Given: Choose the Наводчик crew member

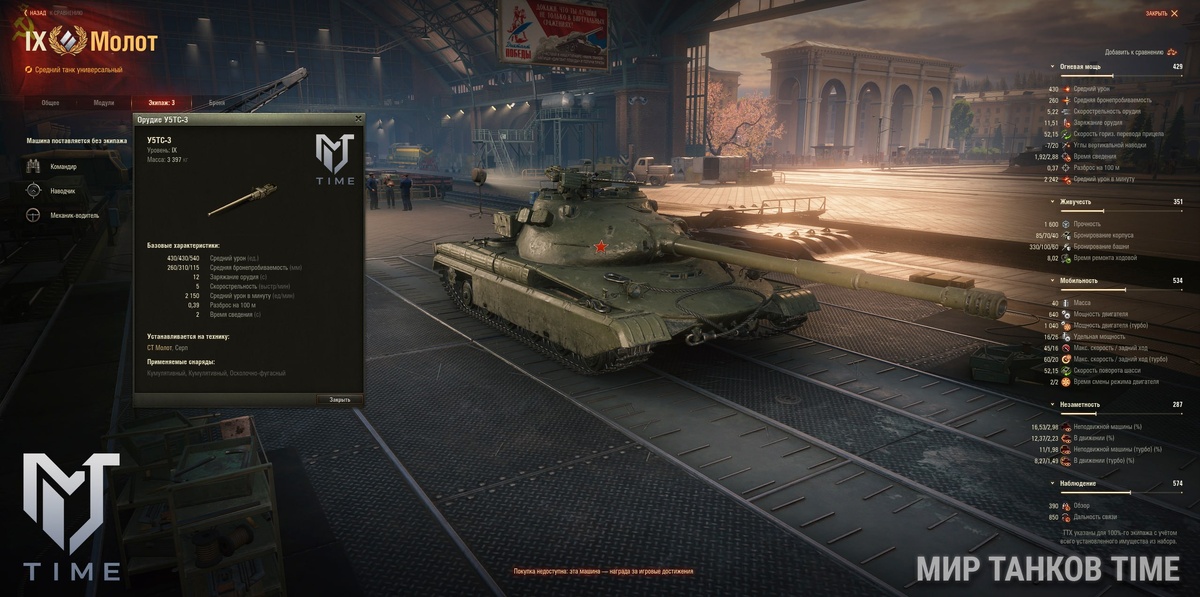Looking at the screenshot, I should (63, 190).
